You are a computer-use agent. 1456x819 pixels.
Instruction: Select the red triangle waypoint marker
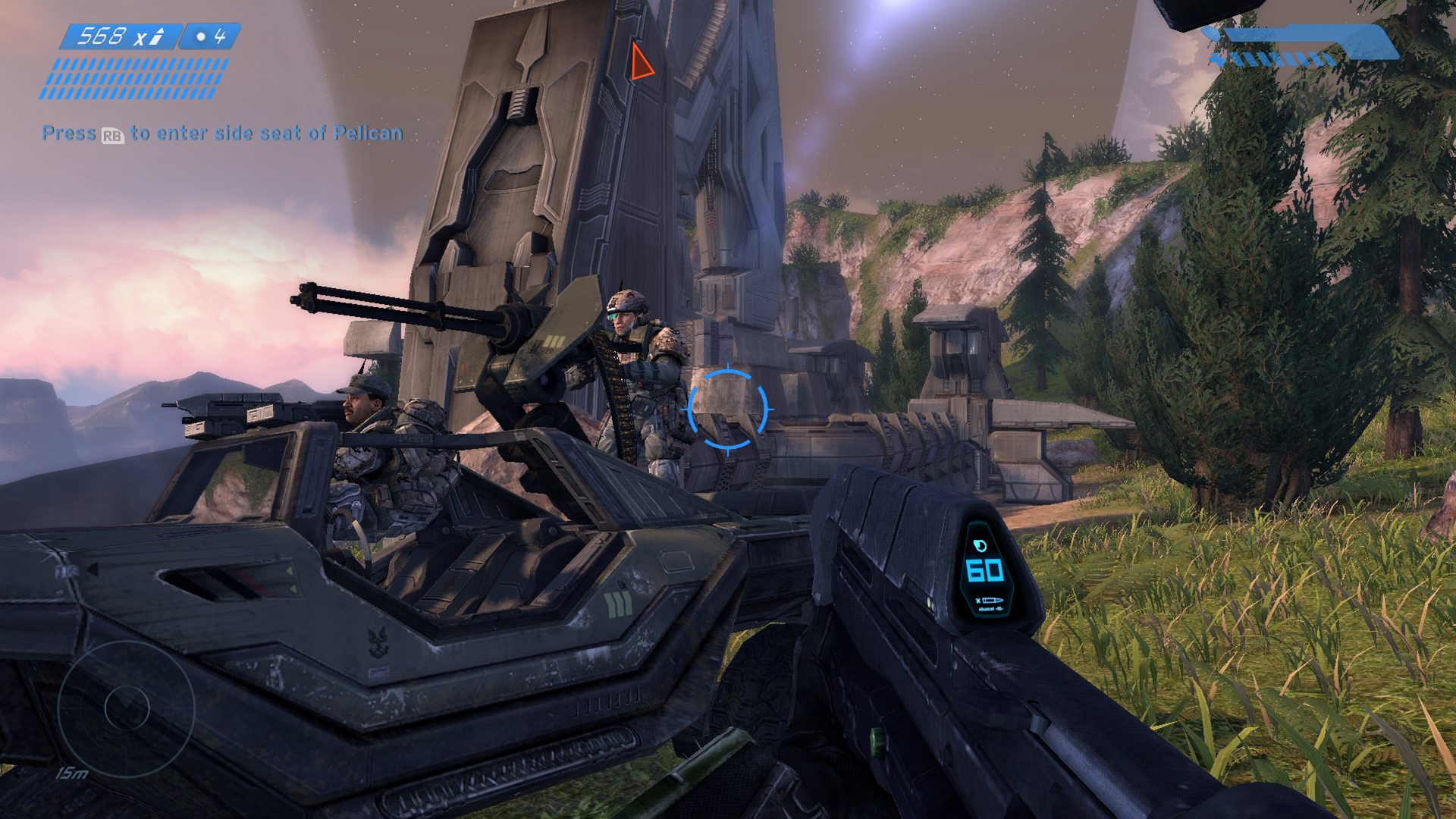(x=641, y=62)
